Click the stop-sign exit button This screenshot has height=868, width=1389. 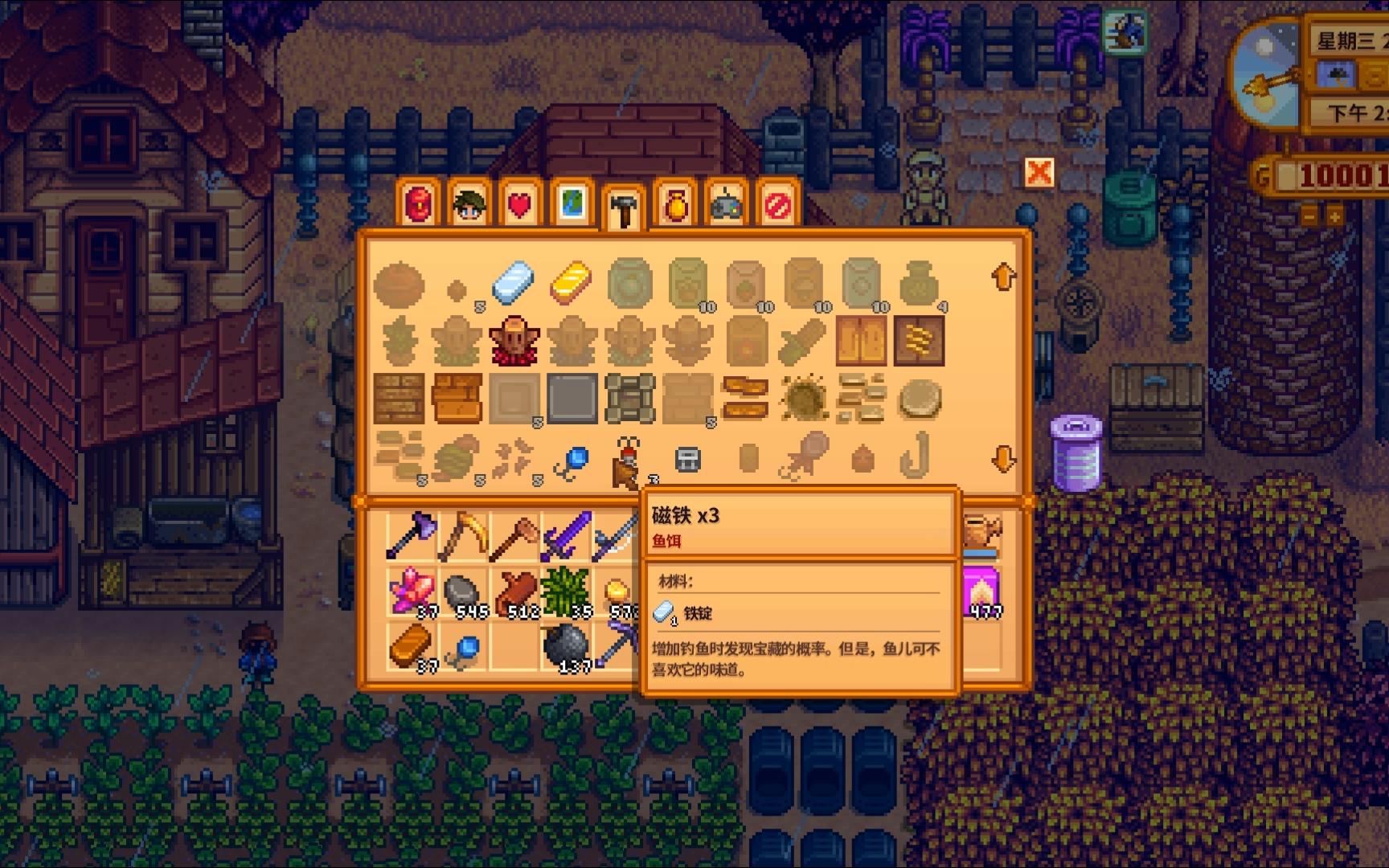click(x=777, y=206)
